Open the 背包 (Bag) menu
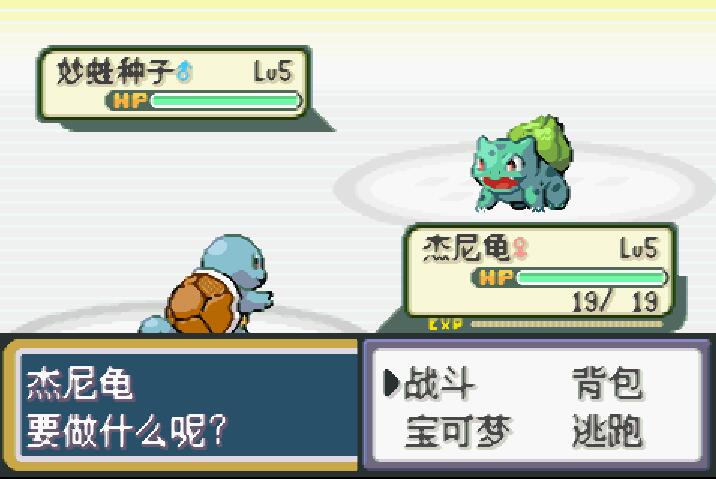This screenshot has width=716, height=479. [607, 384]
